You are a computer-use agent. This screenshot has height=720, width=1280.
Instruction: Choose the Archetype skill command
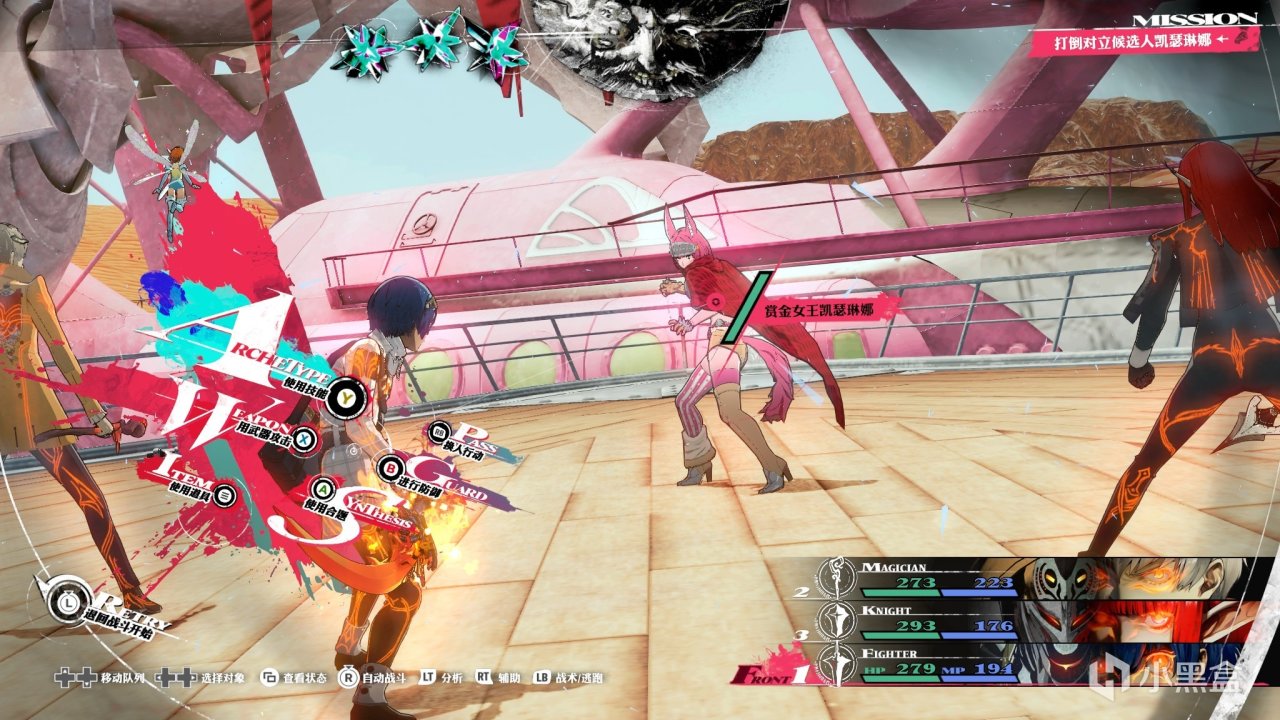(345, 397)
